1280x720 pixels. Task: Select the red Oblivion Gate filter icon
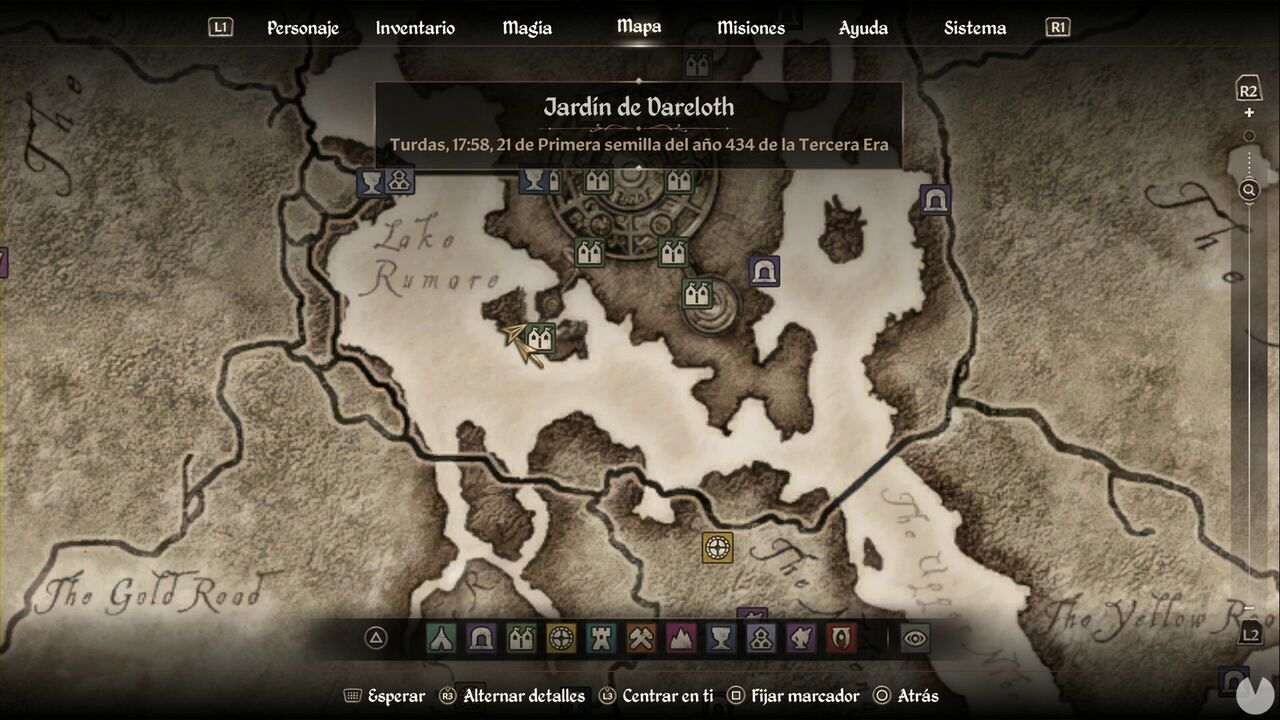(x=841, y=638)
